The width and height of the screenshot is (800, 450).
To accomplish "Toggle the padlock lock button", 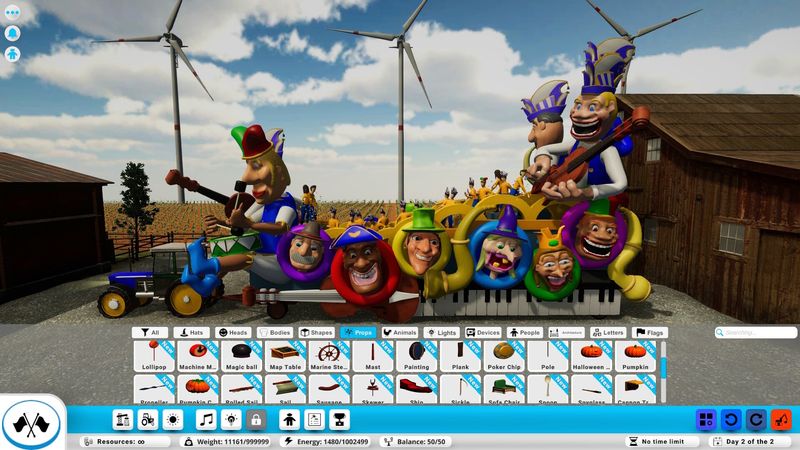I will [255, 420].
